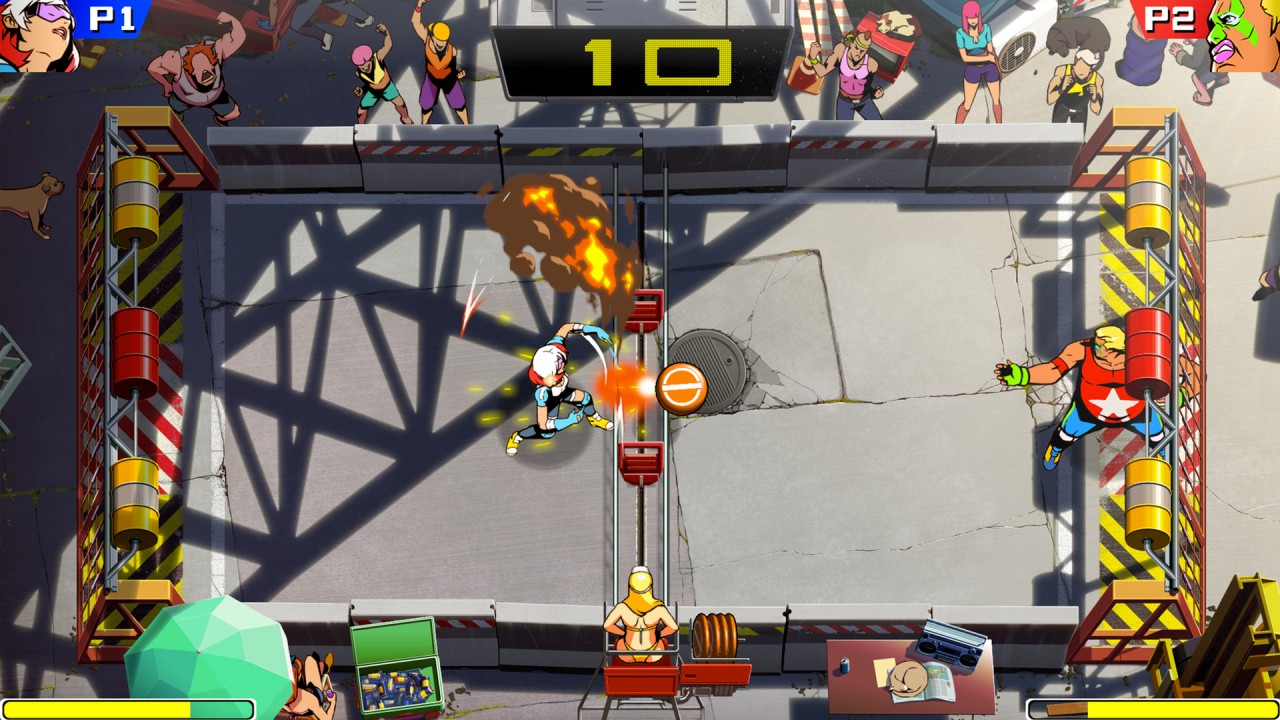Click the diving player on the left court
This screenshot has width=1280, height=720.
pos(555,390)
